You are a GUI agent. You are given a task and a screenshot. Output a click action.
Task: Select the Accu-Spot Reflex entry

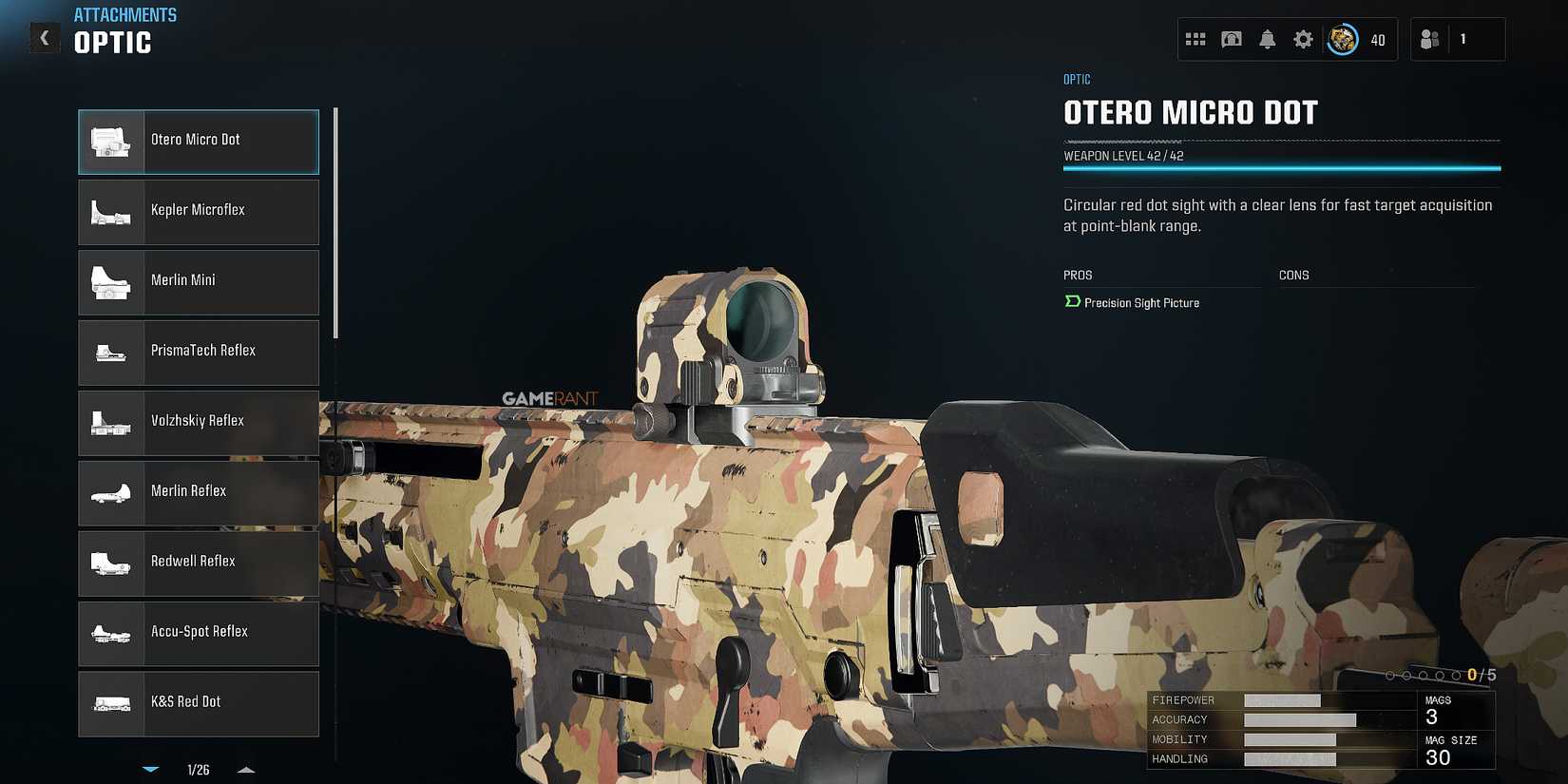[198, 633]
